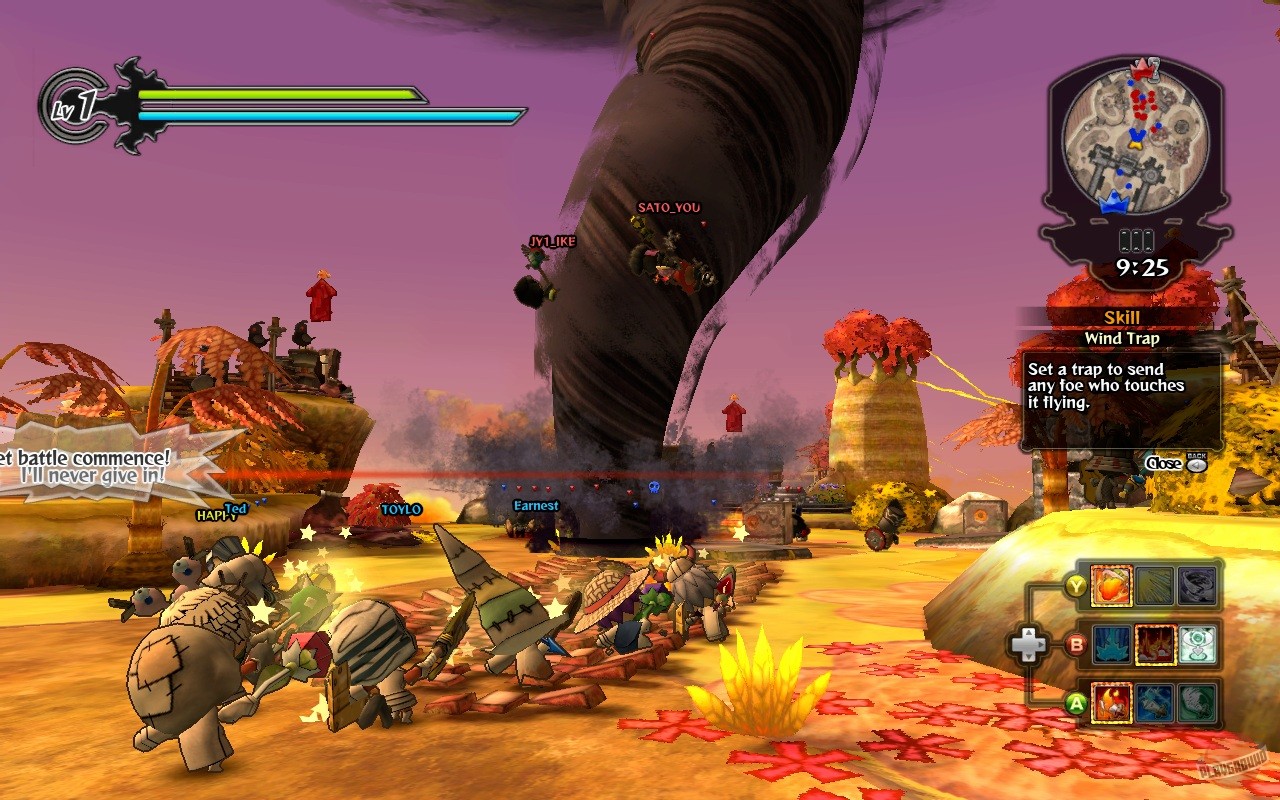
Task: Click the red B button badge
Action: coord(1076,644)
